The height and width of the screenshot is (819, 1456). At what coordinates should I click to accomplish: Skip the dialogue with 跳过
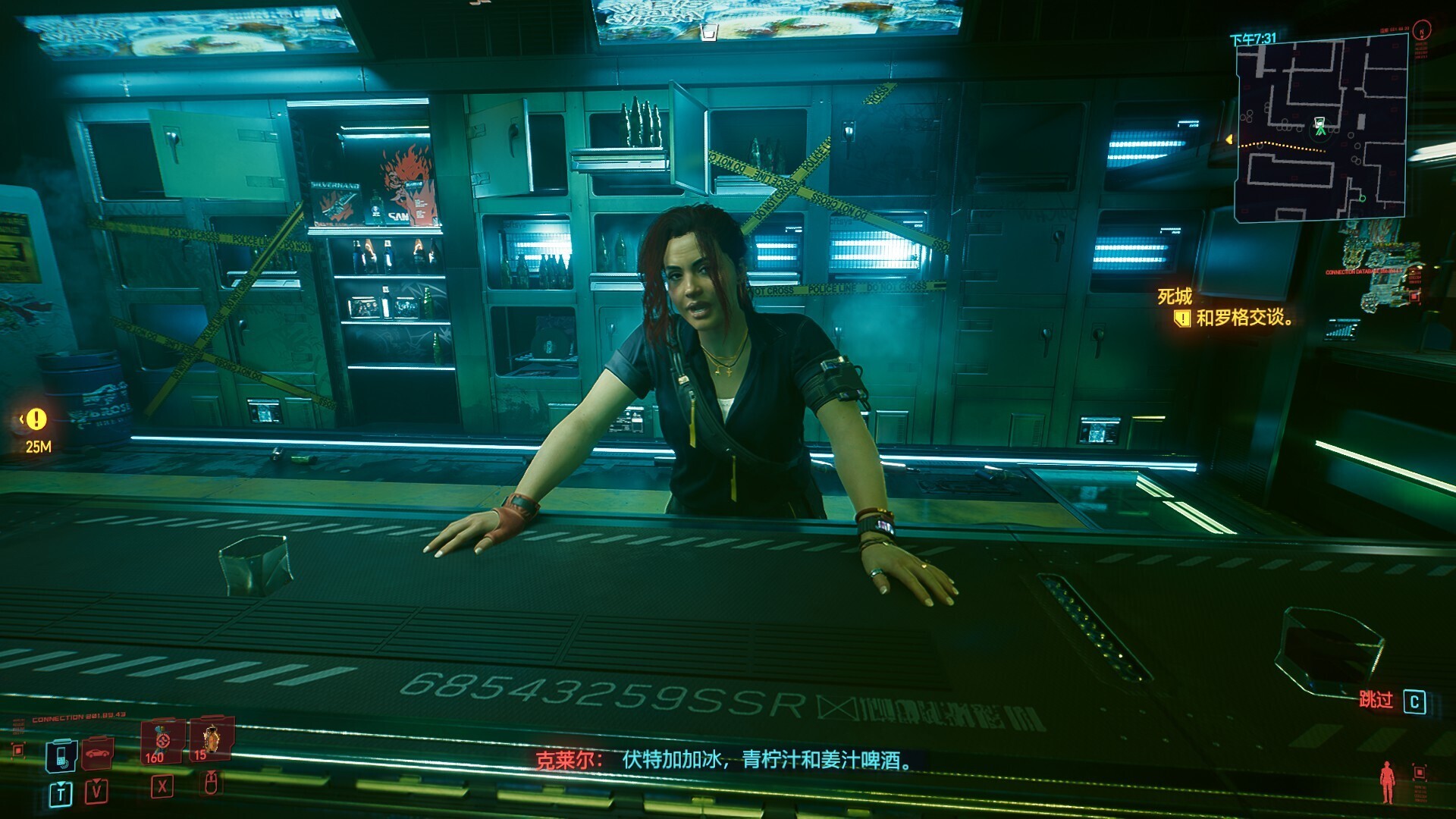(x=1392, y=701)
